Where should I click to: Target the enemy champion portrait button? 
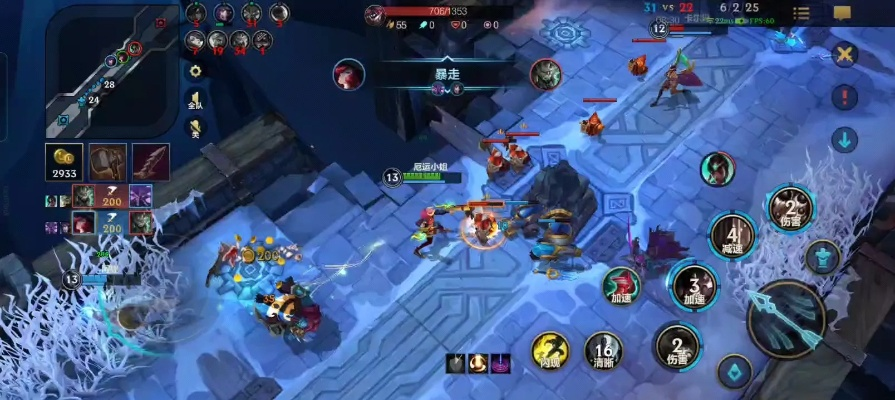pyautogui.click(x=717, y=169)
